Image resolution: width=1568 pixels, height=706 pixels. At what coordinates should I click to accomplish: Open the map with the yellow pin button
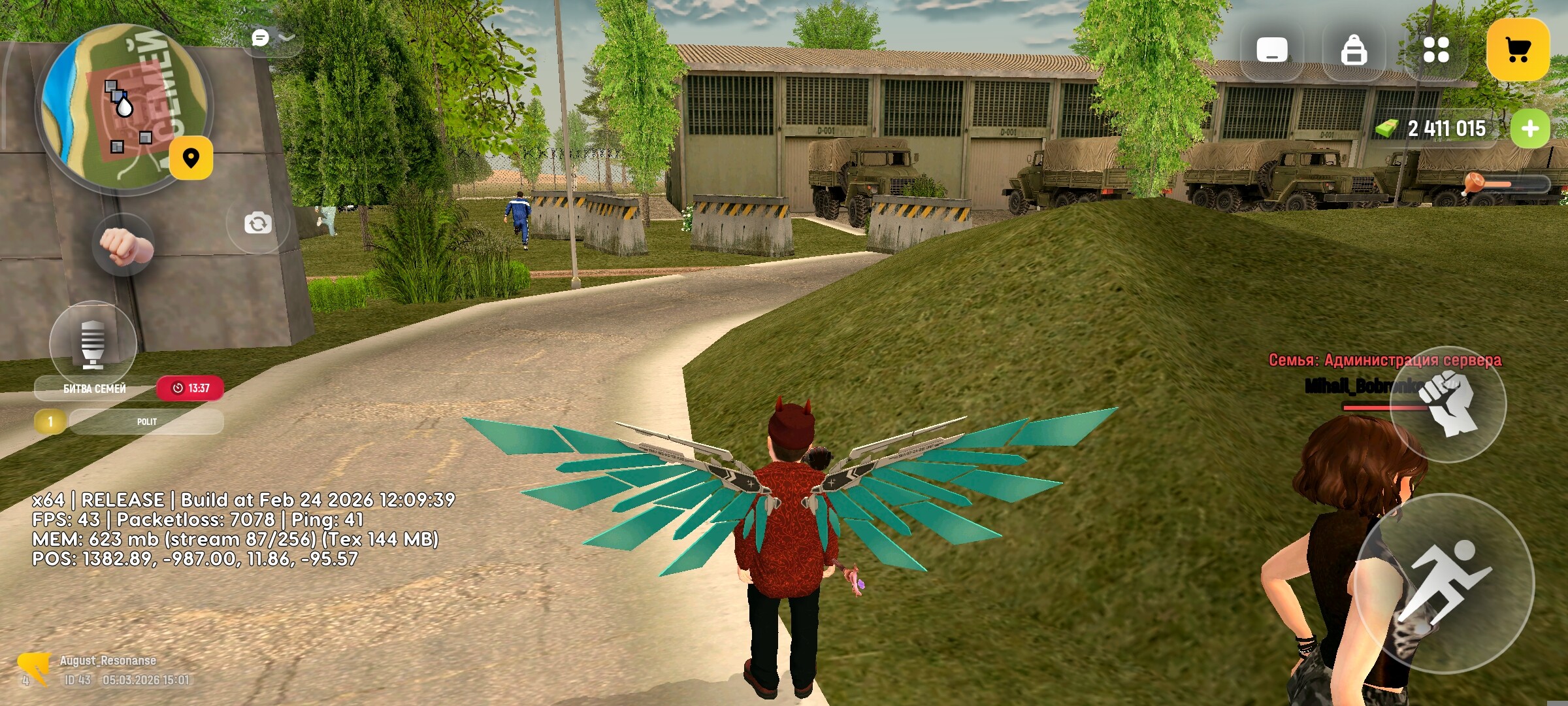[191, 158]
